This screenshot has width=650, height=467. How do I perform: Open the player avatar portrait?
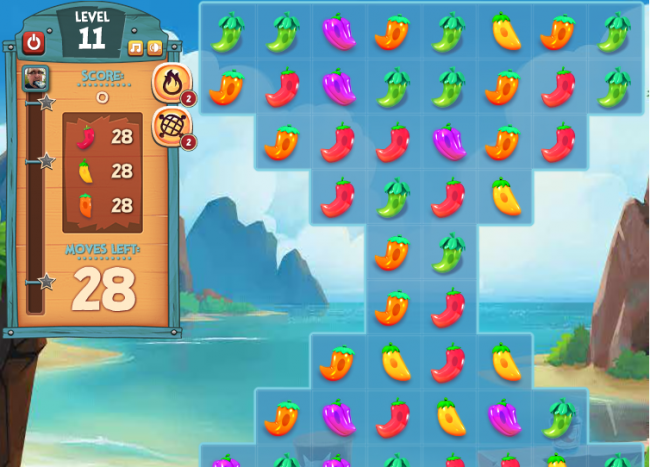[x=35, y=78]
